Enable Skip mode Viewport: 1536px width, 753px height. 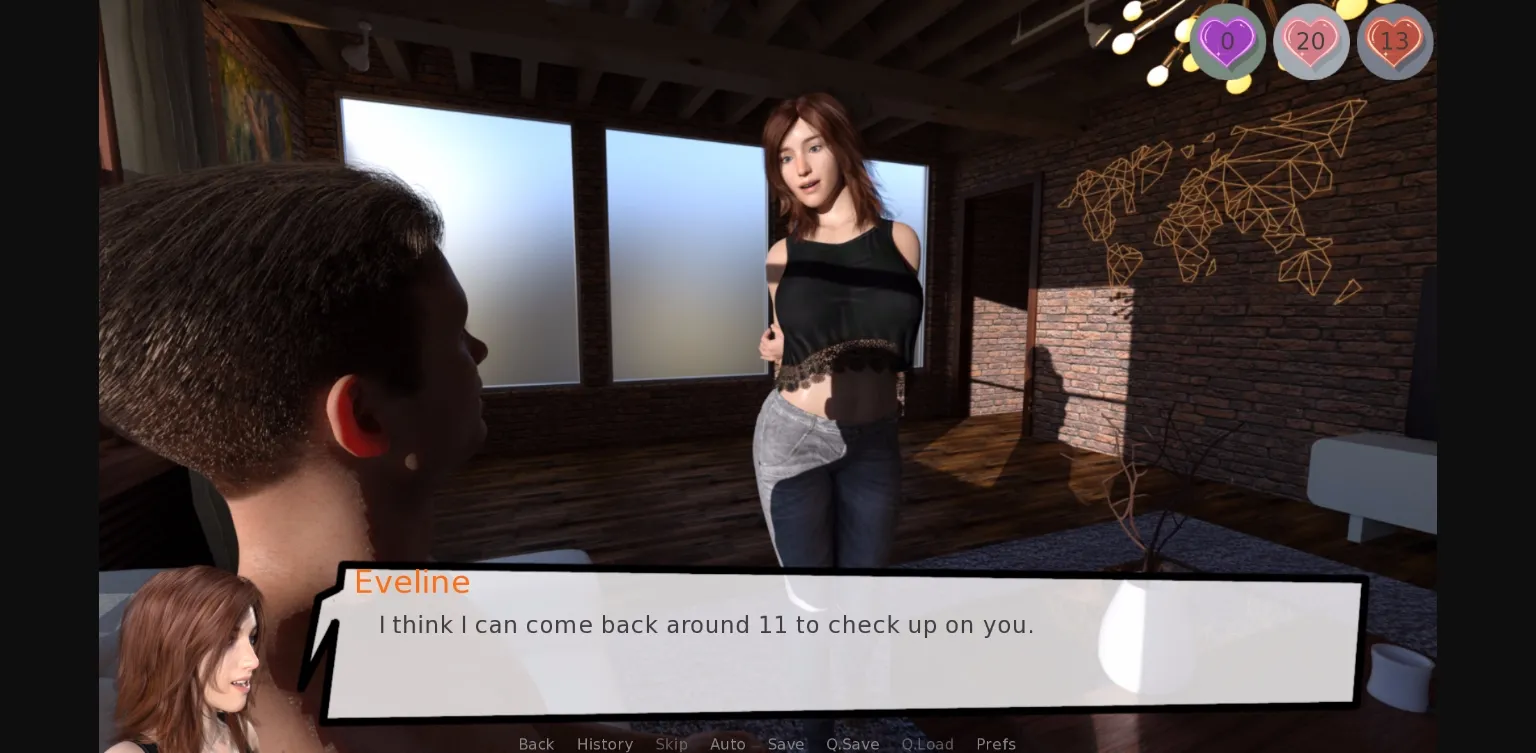pos(671,744)
